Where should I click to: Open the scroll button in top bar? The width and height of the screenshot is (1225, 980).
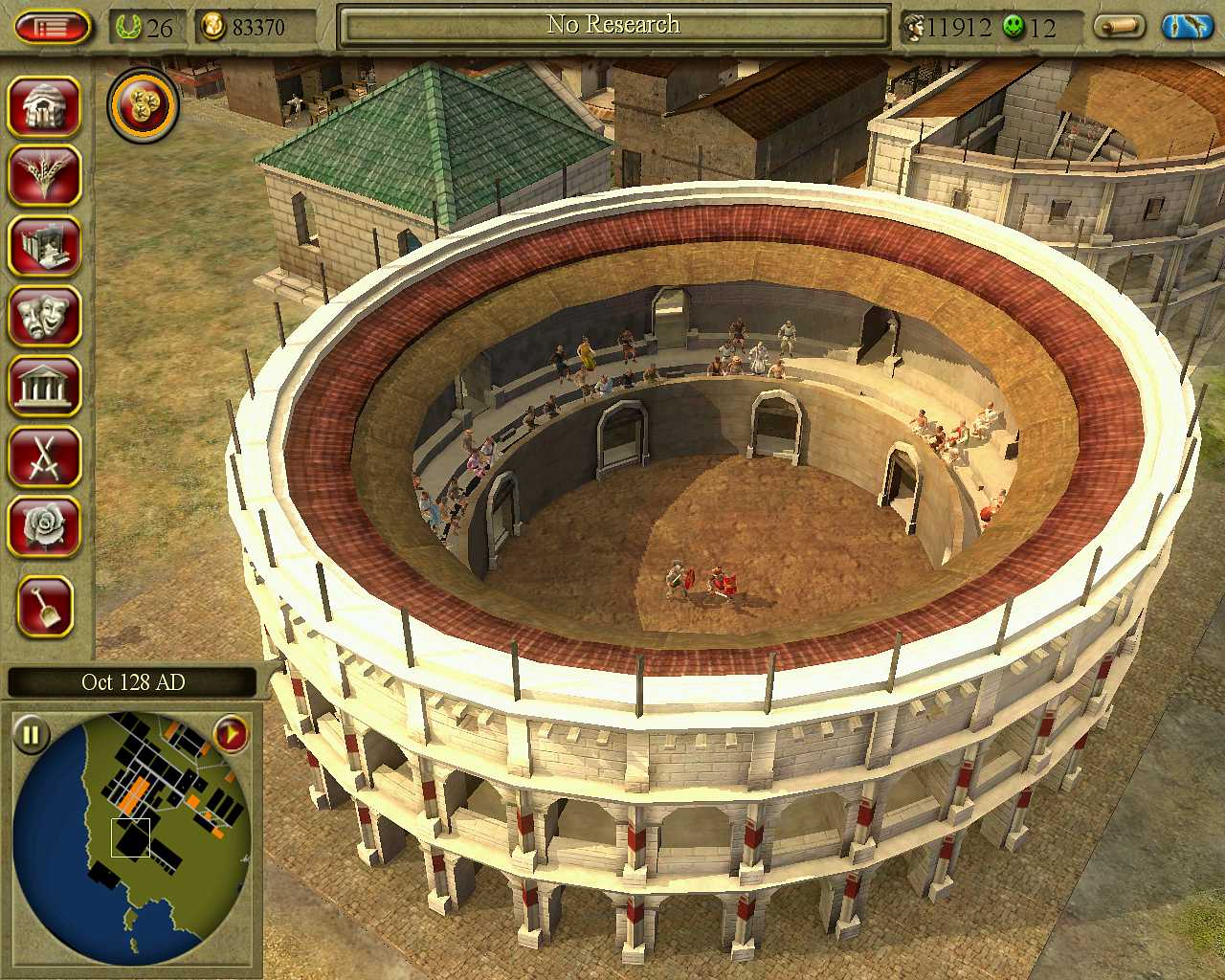coord(1119,27)
